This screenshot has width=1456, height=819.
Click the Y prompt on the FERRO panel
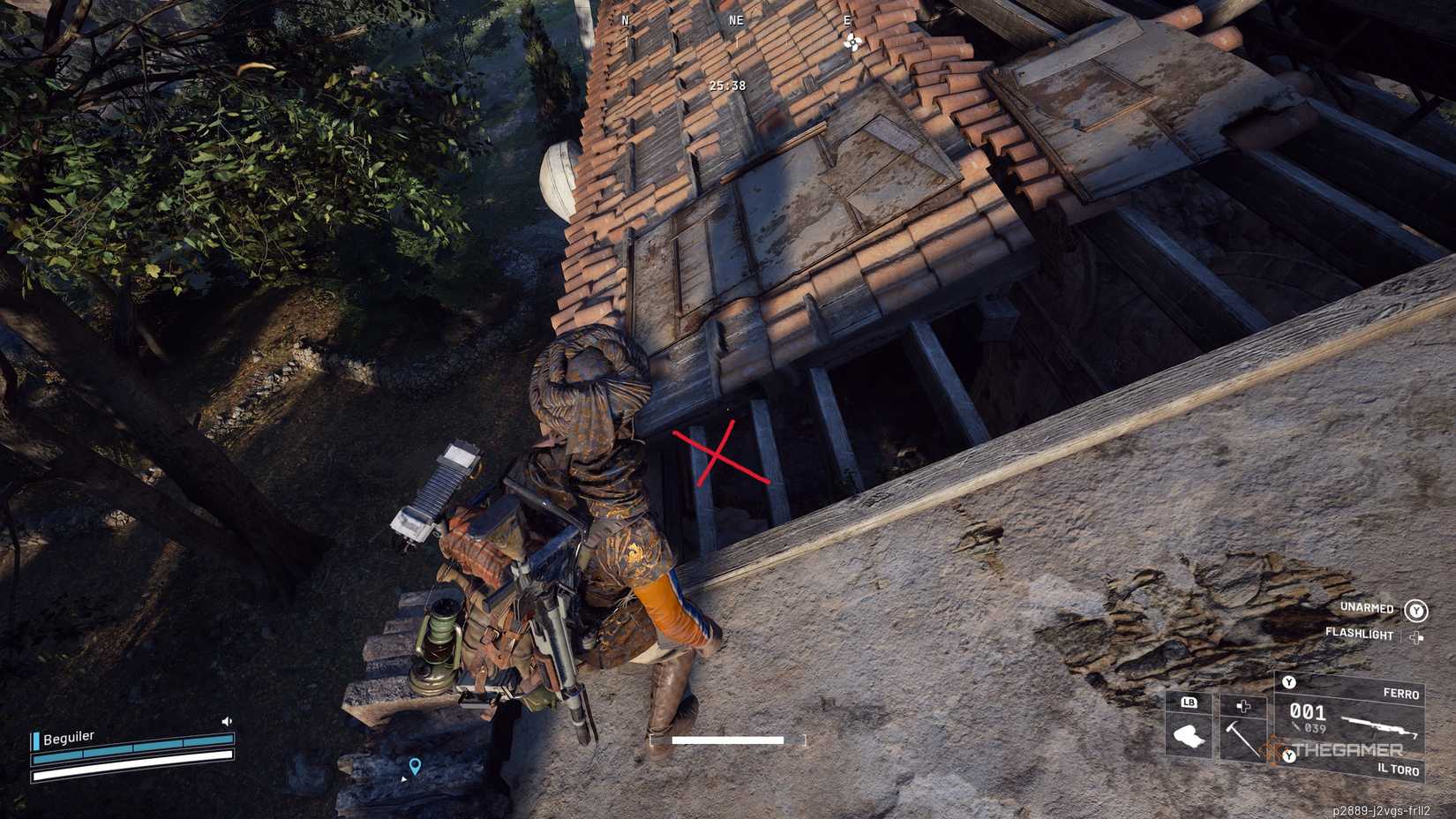(x=1288, y=683)
